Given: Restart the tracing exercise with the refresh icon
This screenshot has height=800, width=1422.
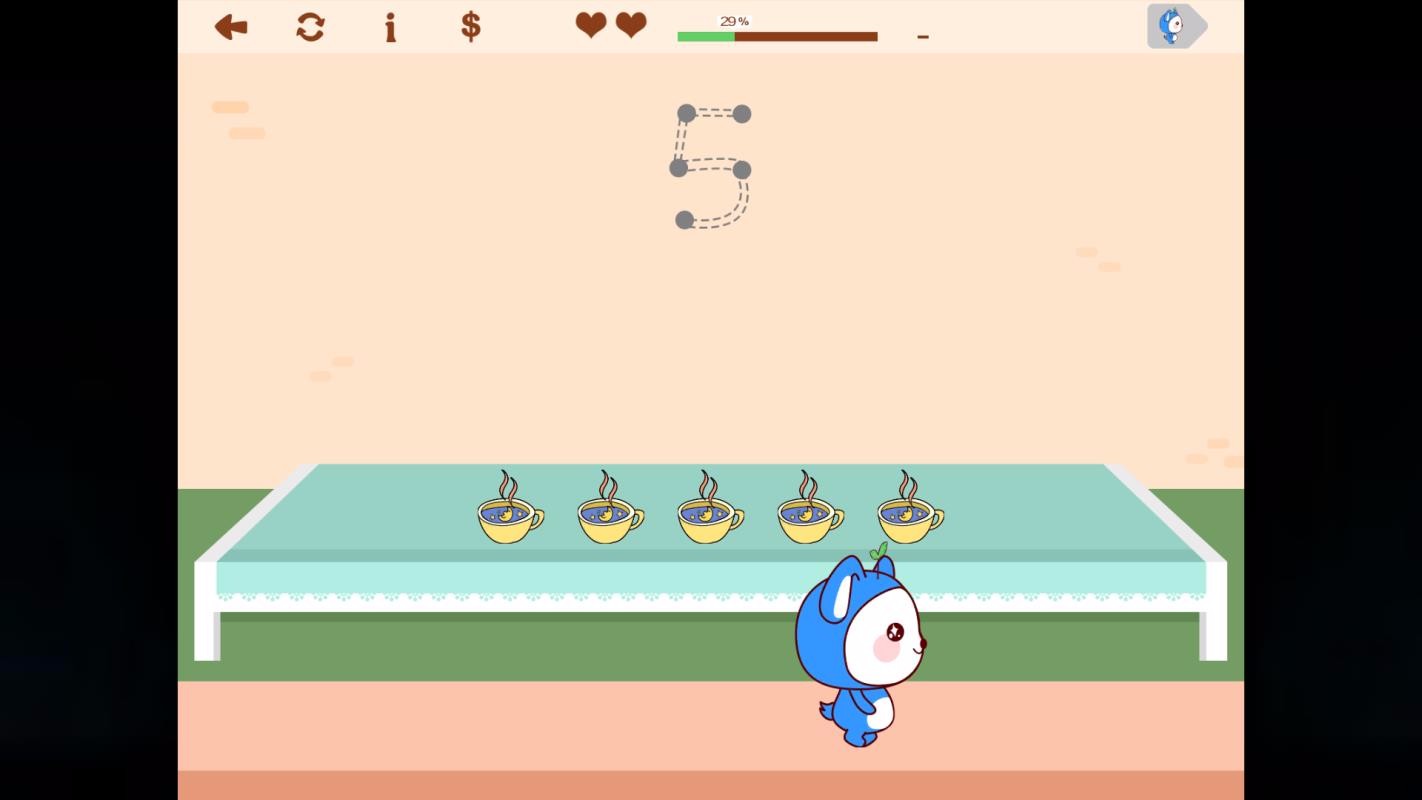Looking at the screenshot, I should point(310,27).
